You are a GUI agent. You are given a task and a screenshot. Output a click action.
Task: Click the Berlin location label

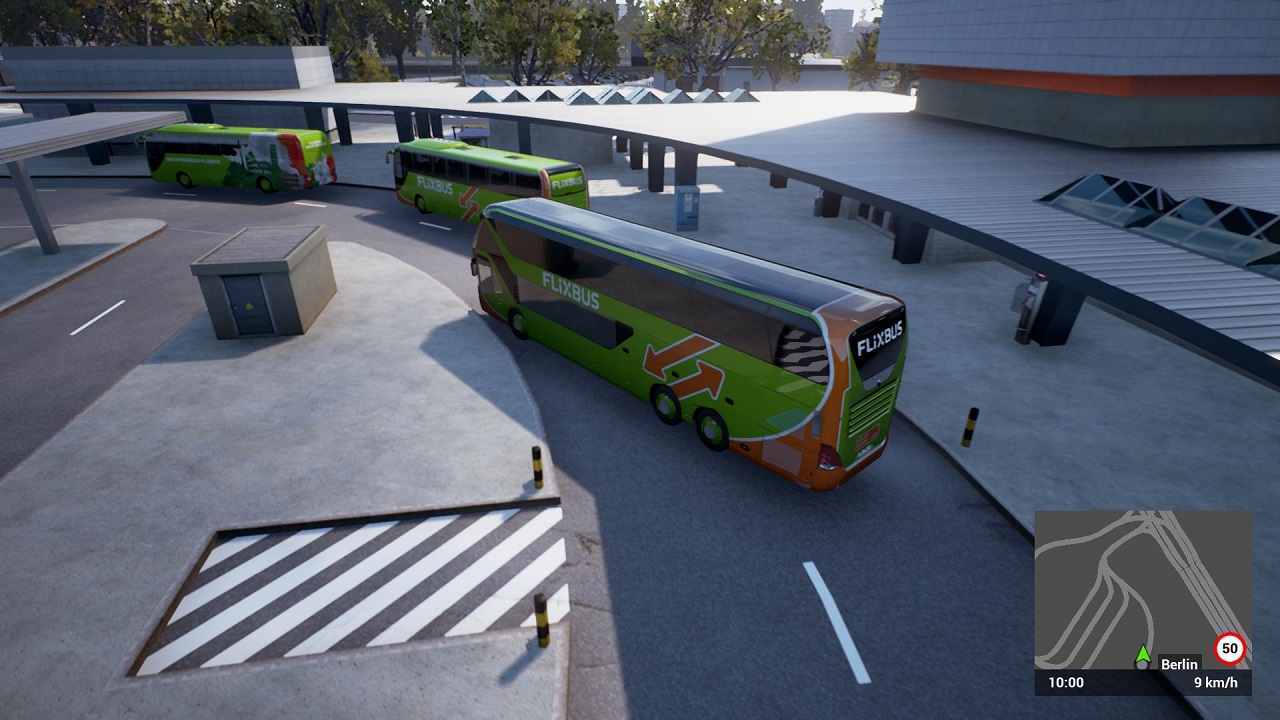coord(1179,664)
